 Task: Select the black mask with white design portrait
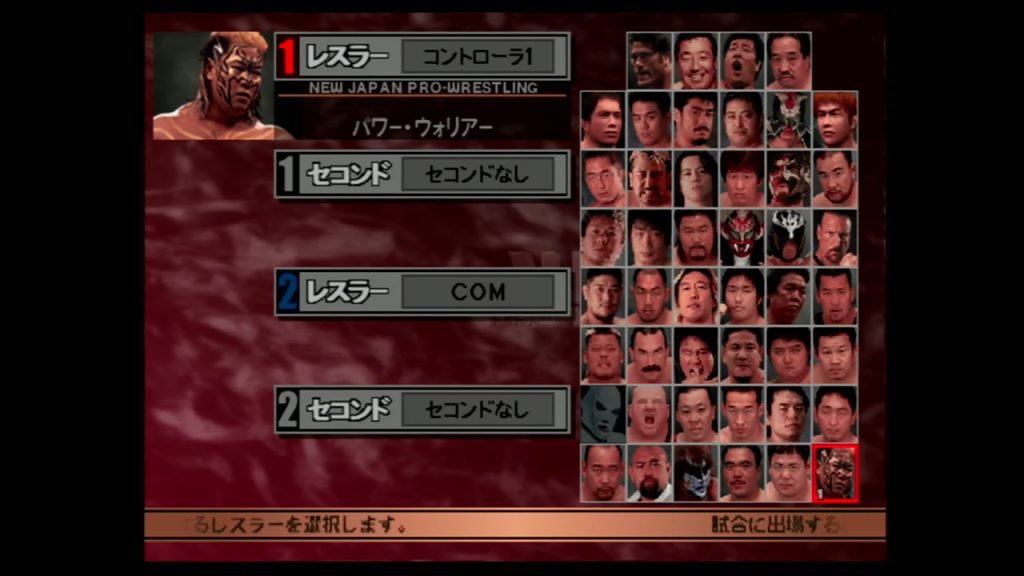pyautogui.click(x=788, y=237)
